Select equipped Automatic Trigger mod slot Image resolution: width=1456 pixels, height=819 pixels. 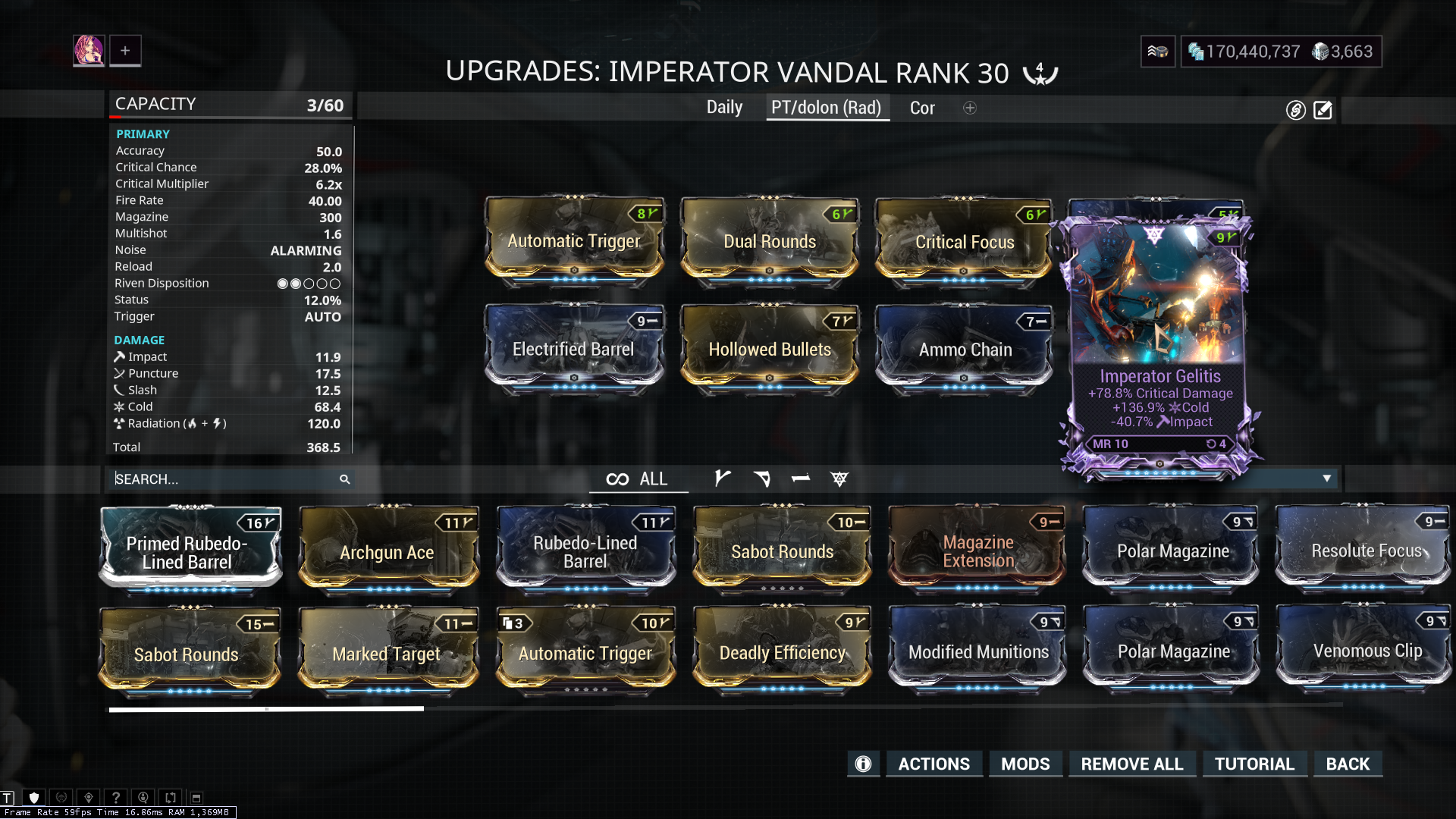574,241
